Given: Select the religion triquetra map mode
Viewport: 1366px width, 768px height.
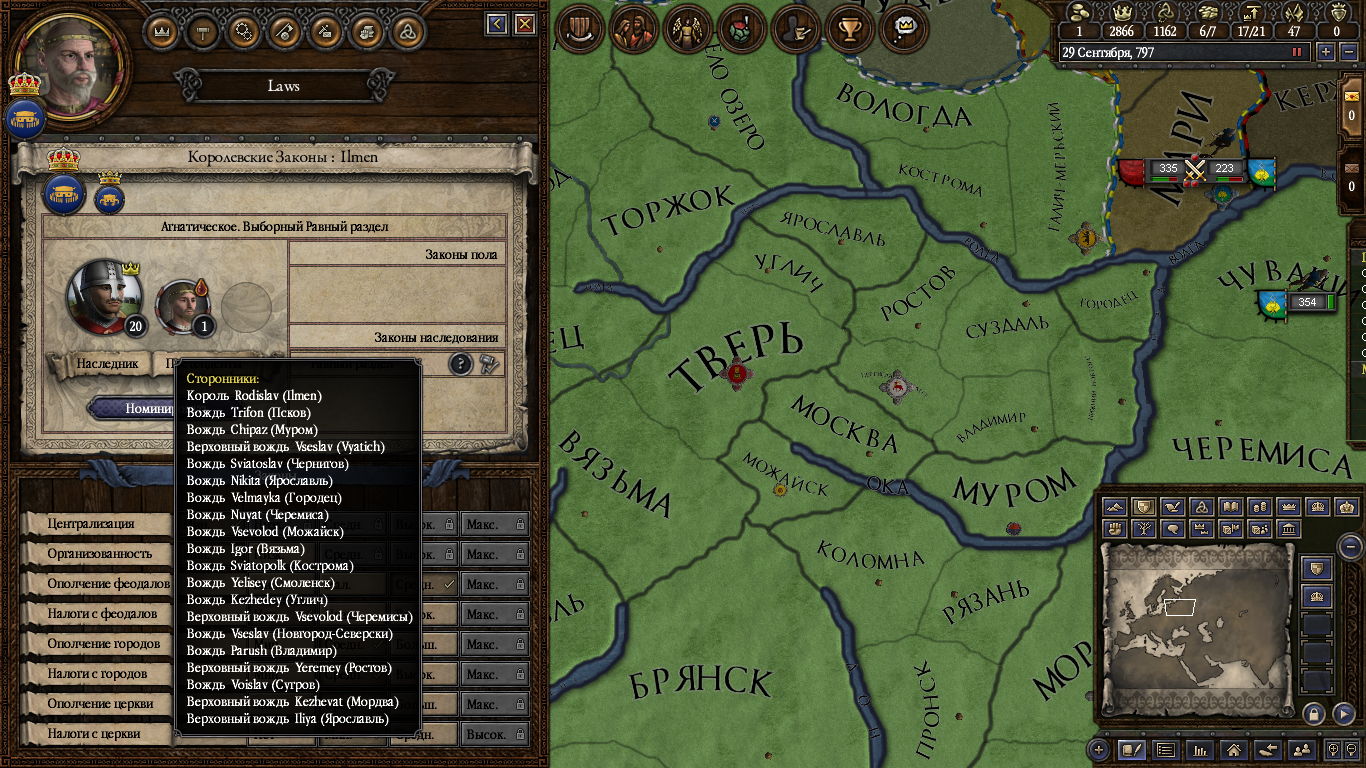Looking at the screenshot, I should point(1203,507).
